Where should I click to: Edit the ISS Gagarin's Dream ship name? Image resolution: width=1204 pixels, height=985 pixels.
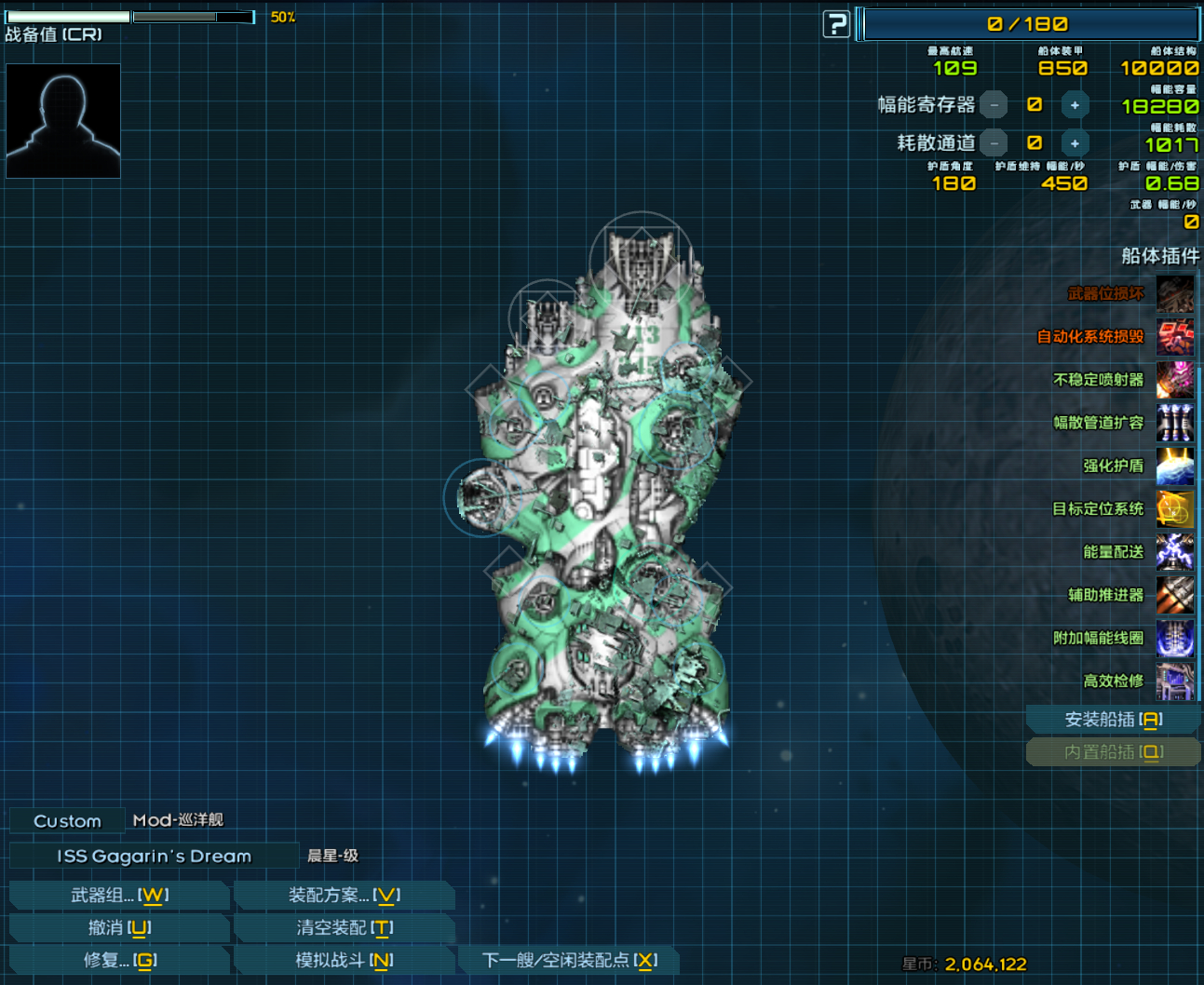[154, 856]
